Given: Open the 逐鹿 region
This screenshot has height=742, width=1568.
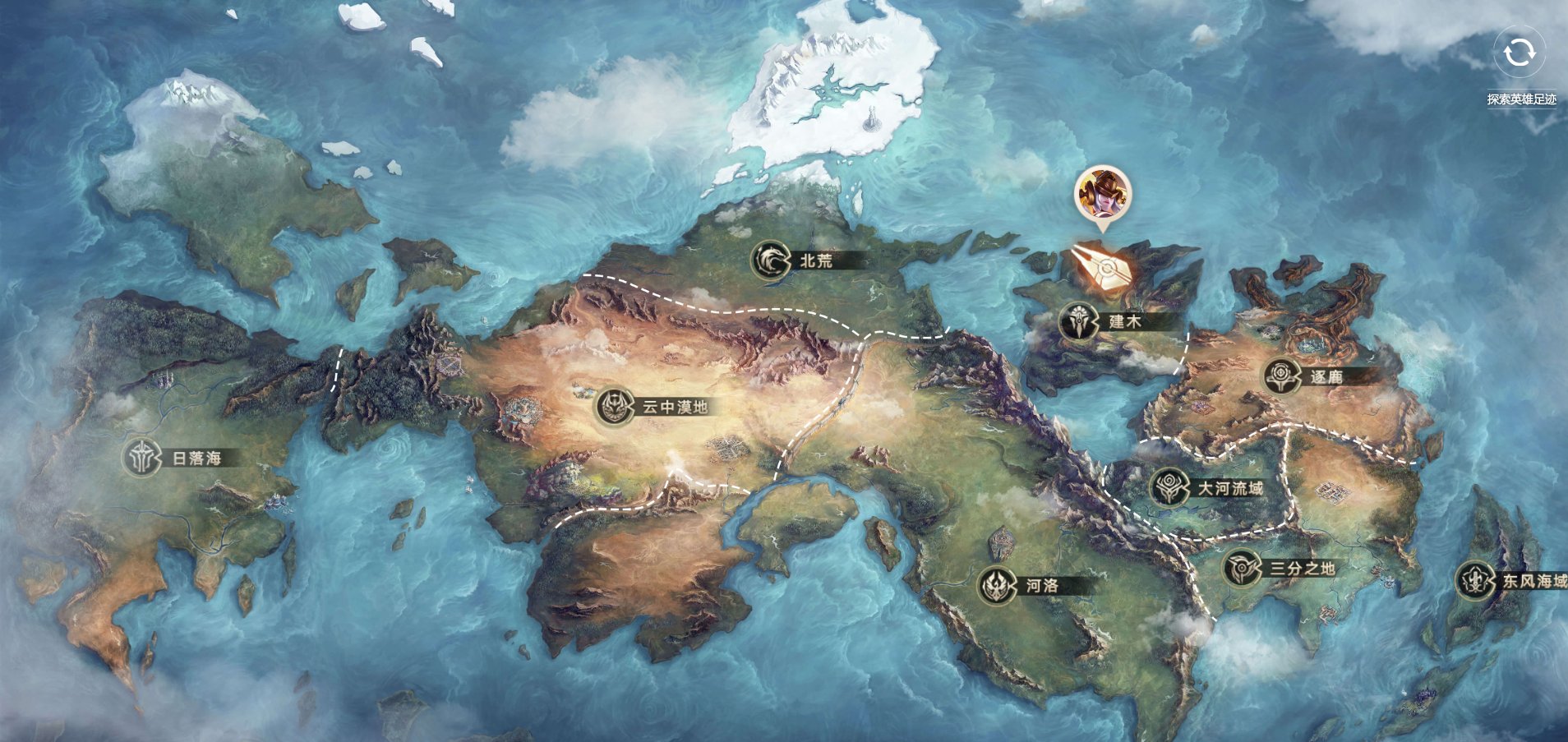Looking at the screenshot, I should [1283, 376].
